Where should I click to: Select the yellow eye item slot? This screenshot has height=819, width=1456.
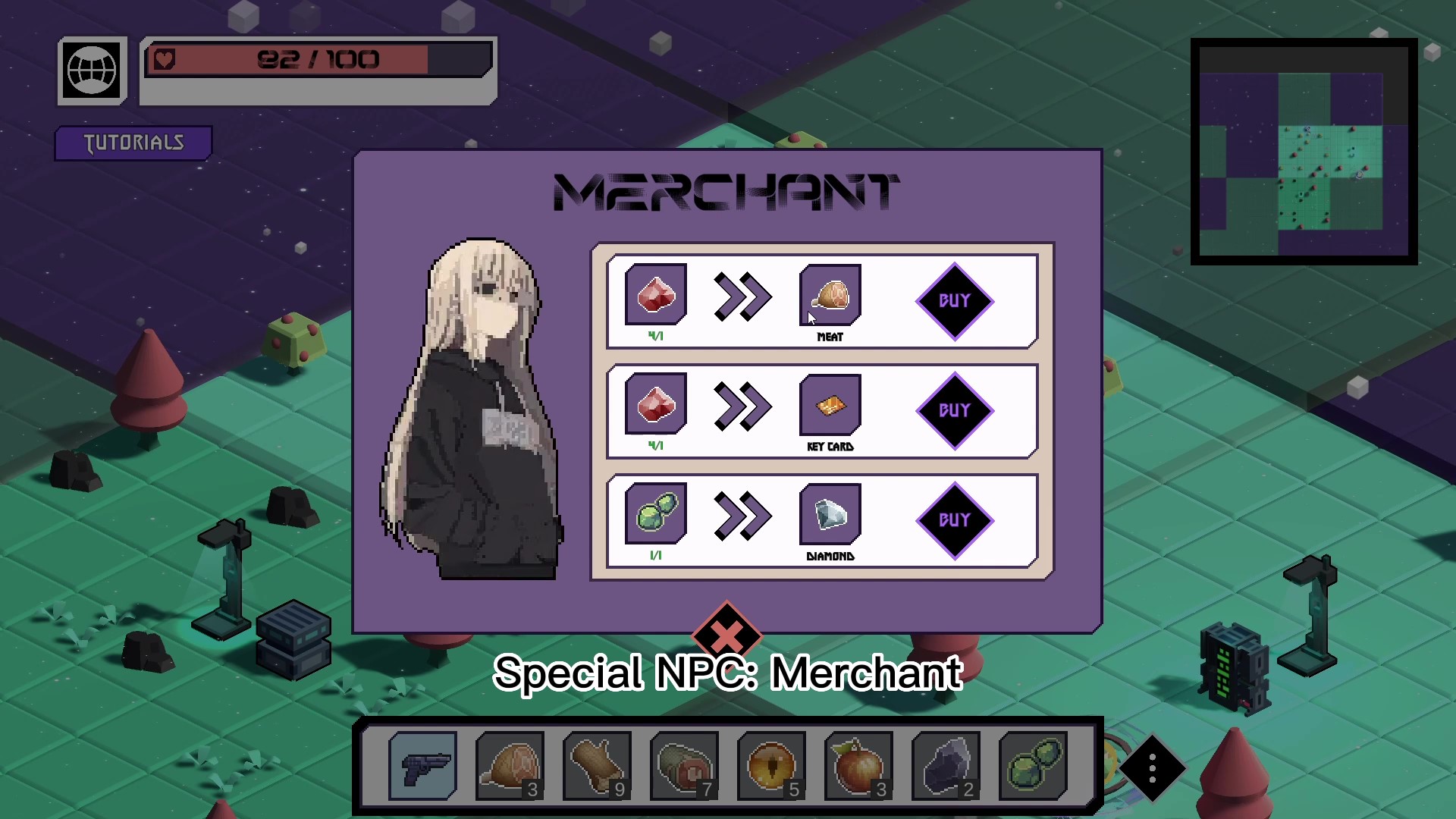pyautogui.click(x=771, y=766)
